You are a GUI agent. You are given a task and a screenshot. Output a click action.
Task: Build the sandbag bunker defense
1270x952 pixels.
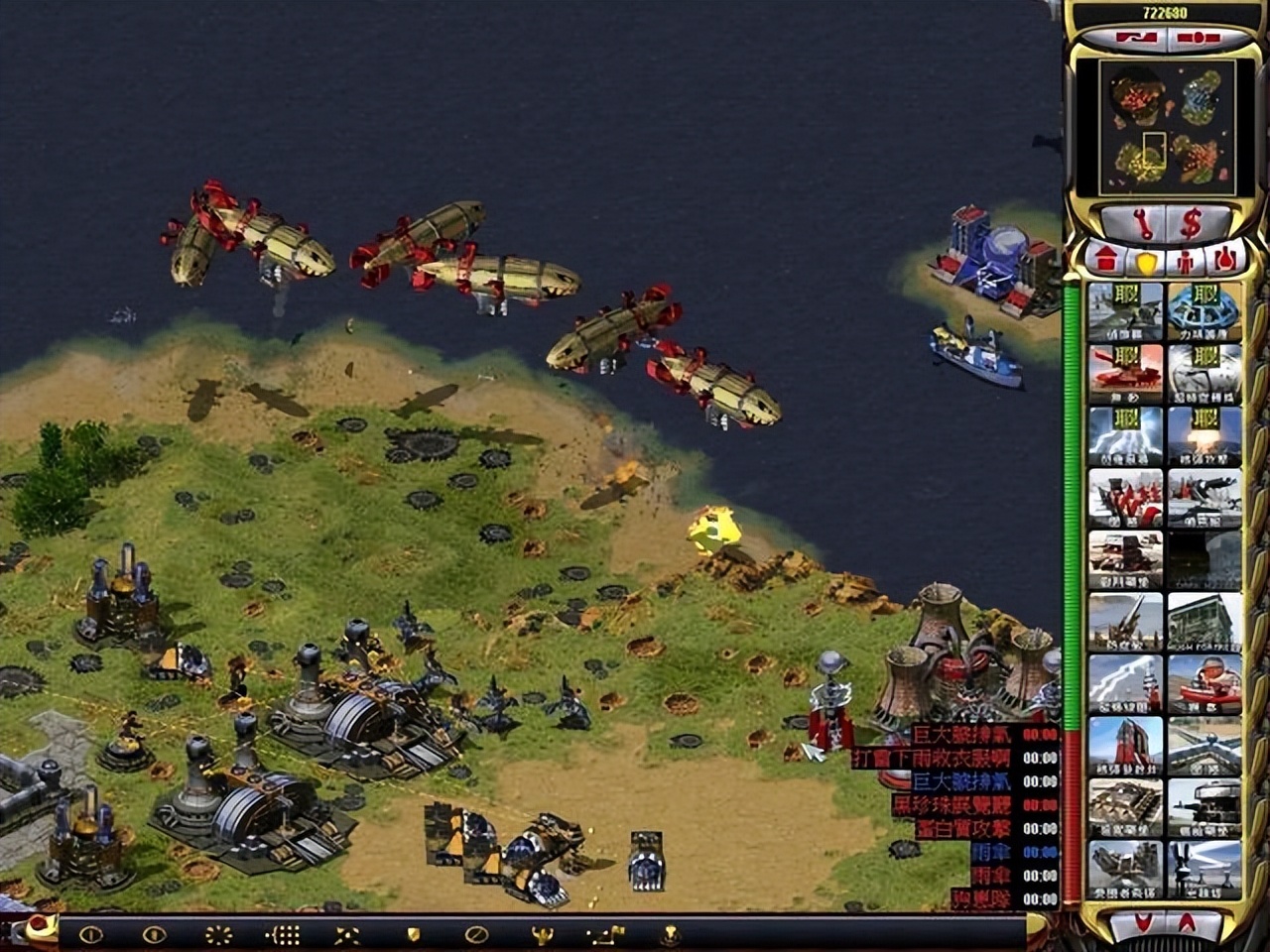[x=1125, y=807]
